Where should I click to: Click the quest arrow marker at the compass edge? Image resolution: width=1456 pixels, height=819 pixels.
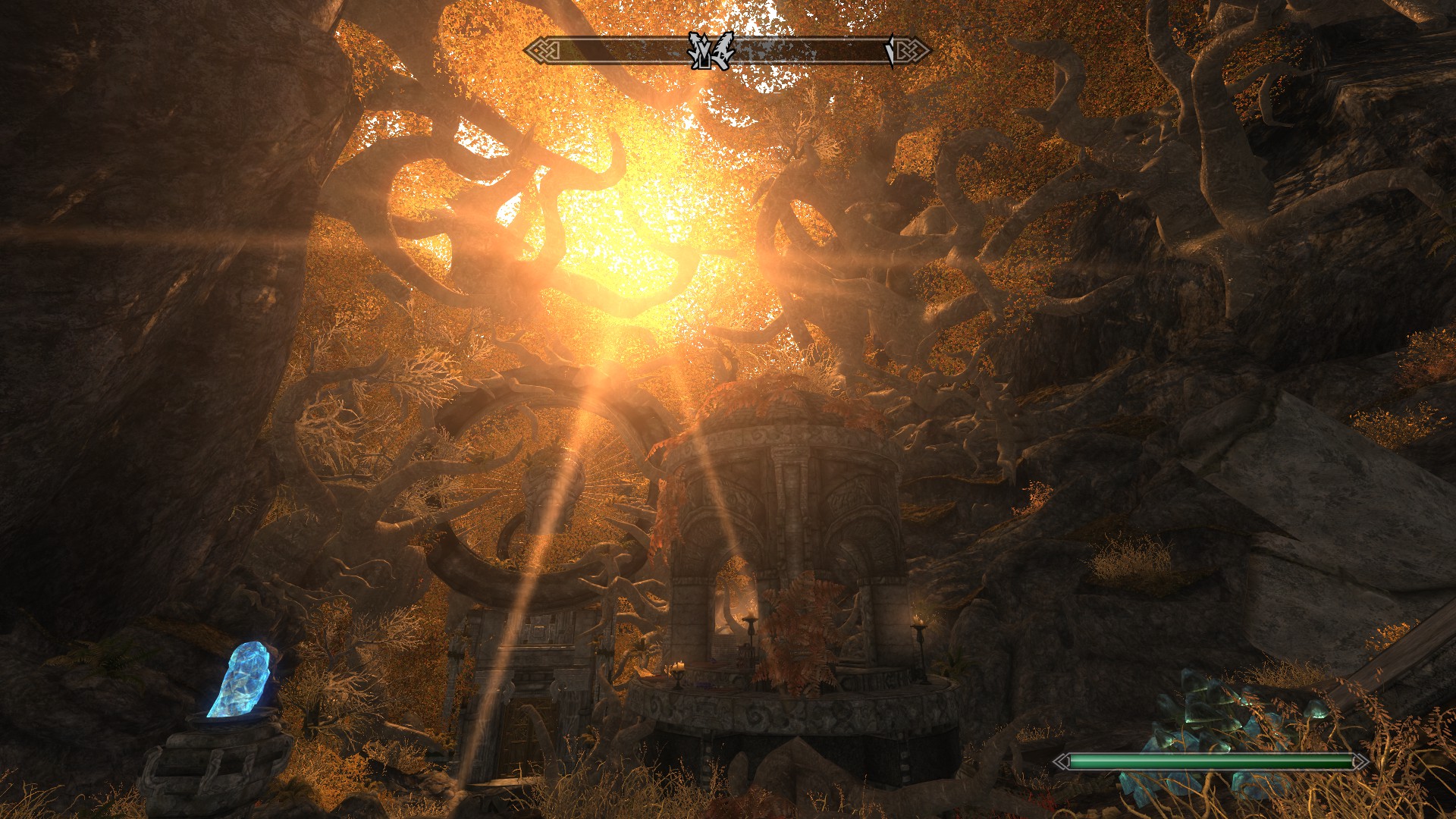(x=890, y=51)
